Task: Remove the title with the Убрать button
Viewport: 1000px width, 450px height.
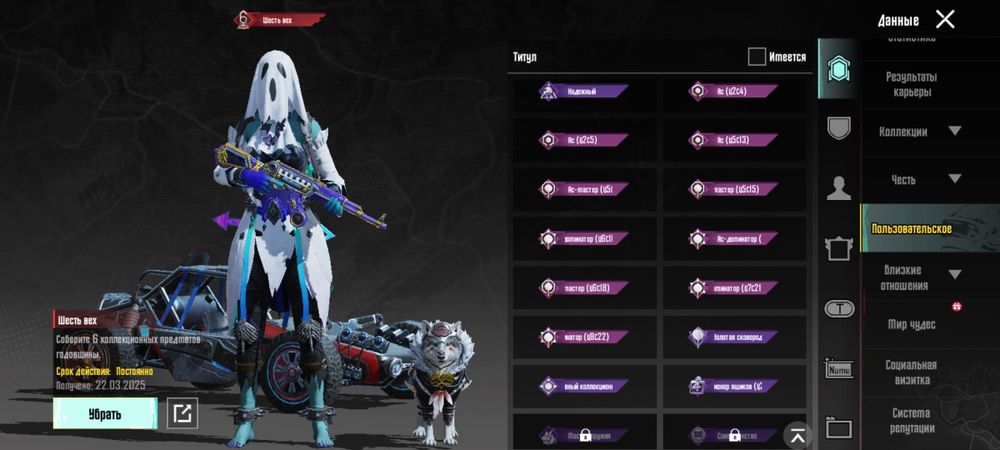Action: tap(105, 413)
